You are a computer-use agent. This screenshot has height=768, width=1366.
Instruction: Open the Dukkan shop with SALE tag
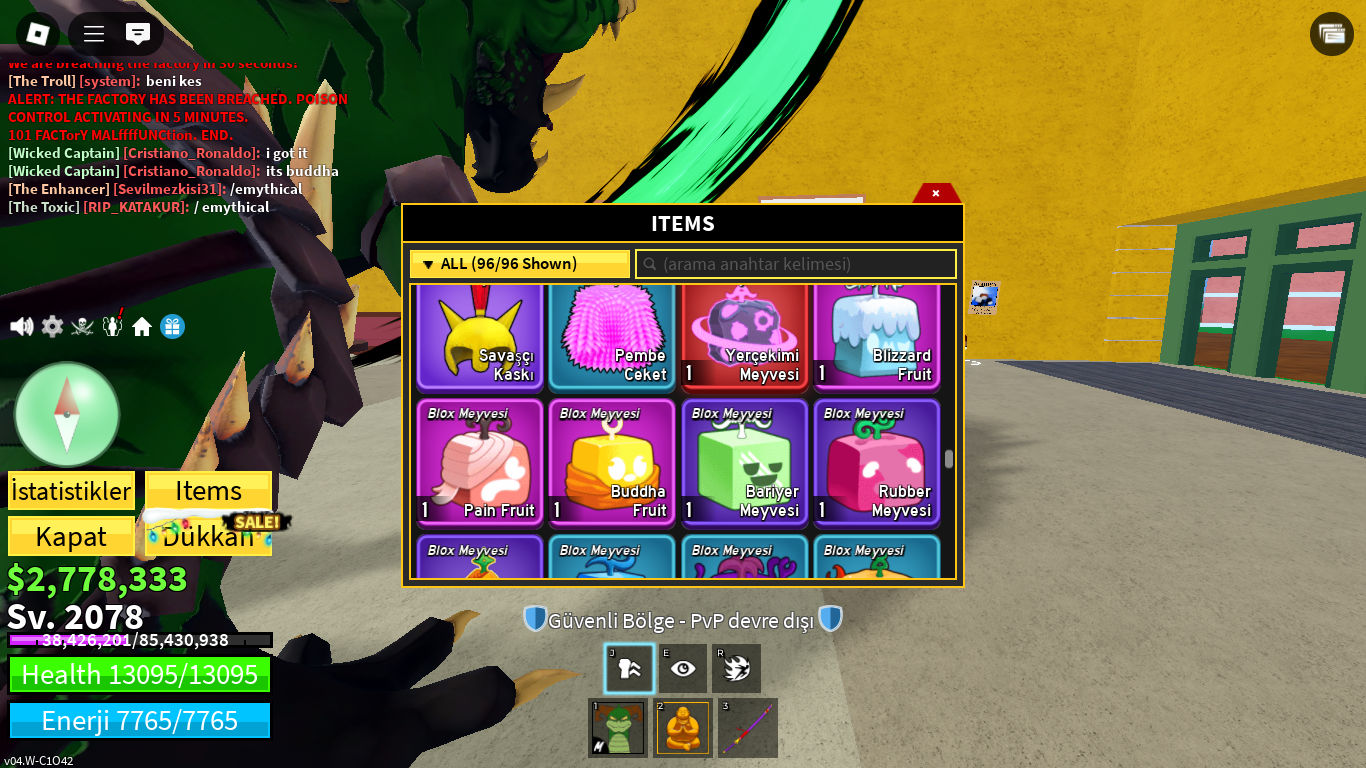(208, 536)
